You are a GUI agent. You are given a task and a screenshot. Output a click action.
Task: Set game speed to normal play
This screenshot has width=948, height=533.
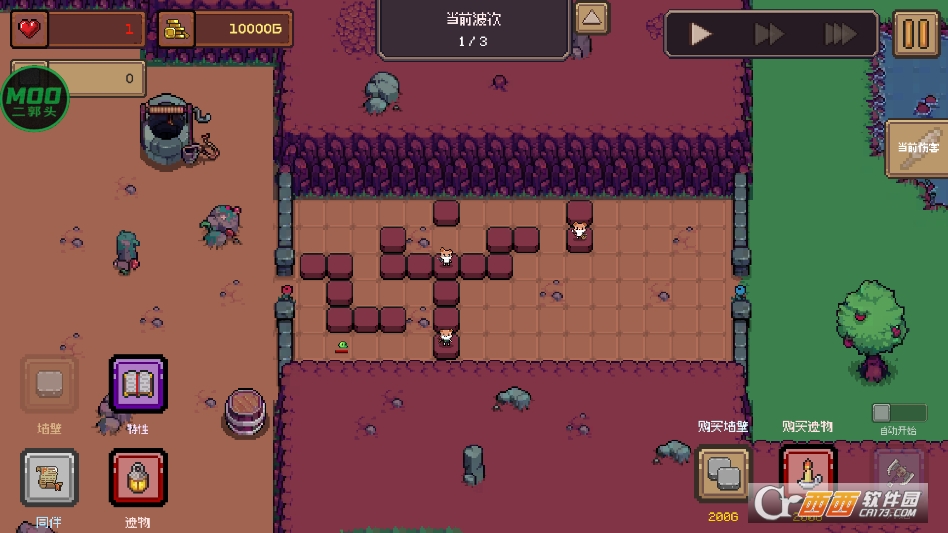click(x=701, y=35)
